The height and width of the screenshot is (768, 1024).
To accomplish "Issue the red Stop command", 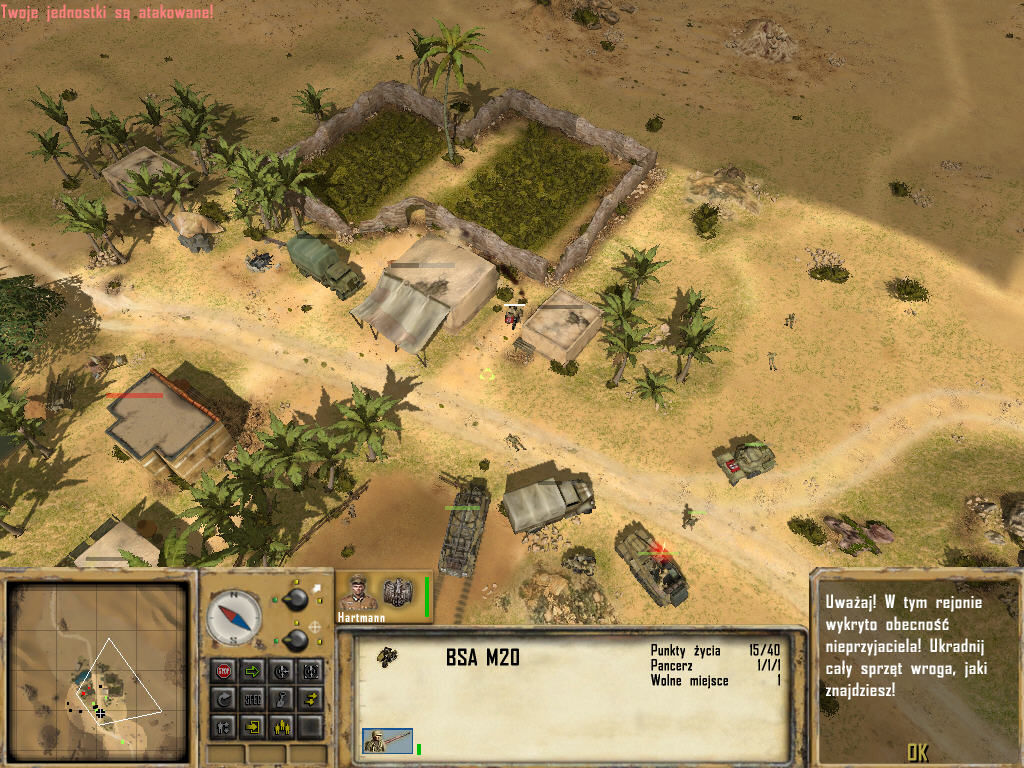I will click(x=223, y=671).
